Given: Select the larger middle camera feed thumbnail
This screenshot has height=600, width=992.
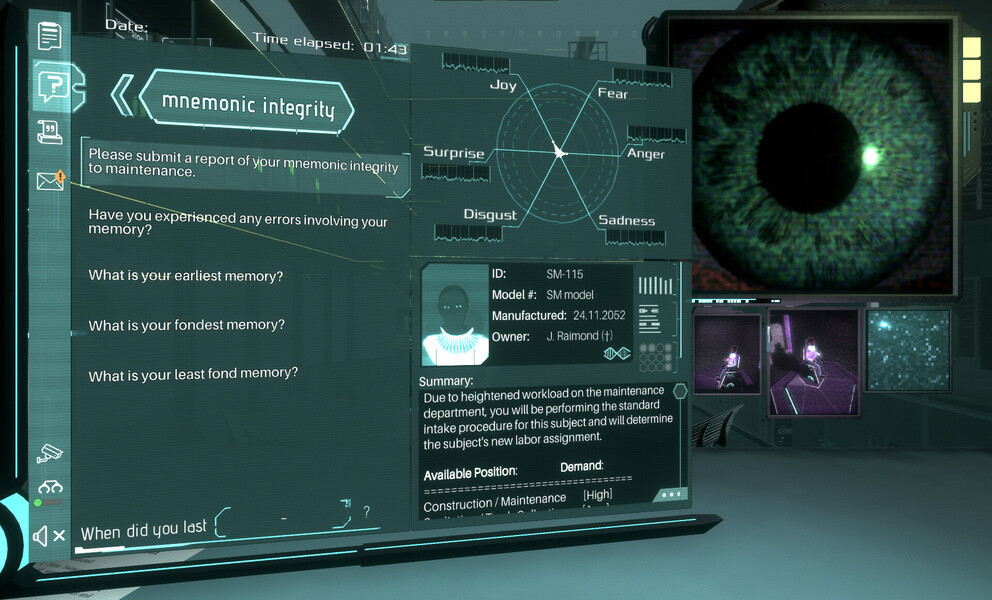Looking at the screenshot, I should coord(813,360).
